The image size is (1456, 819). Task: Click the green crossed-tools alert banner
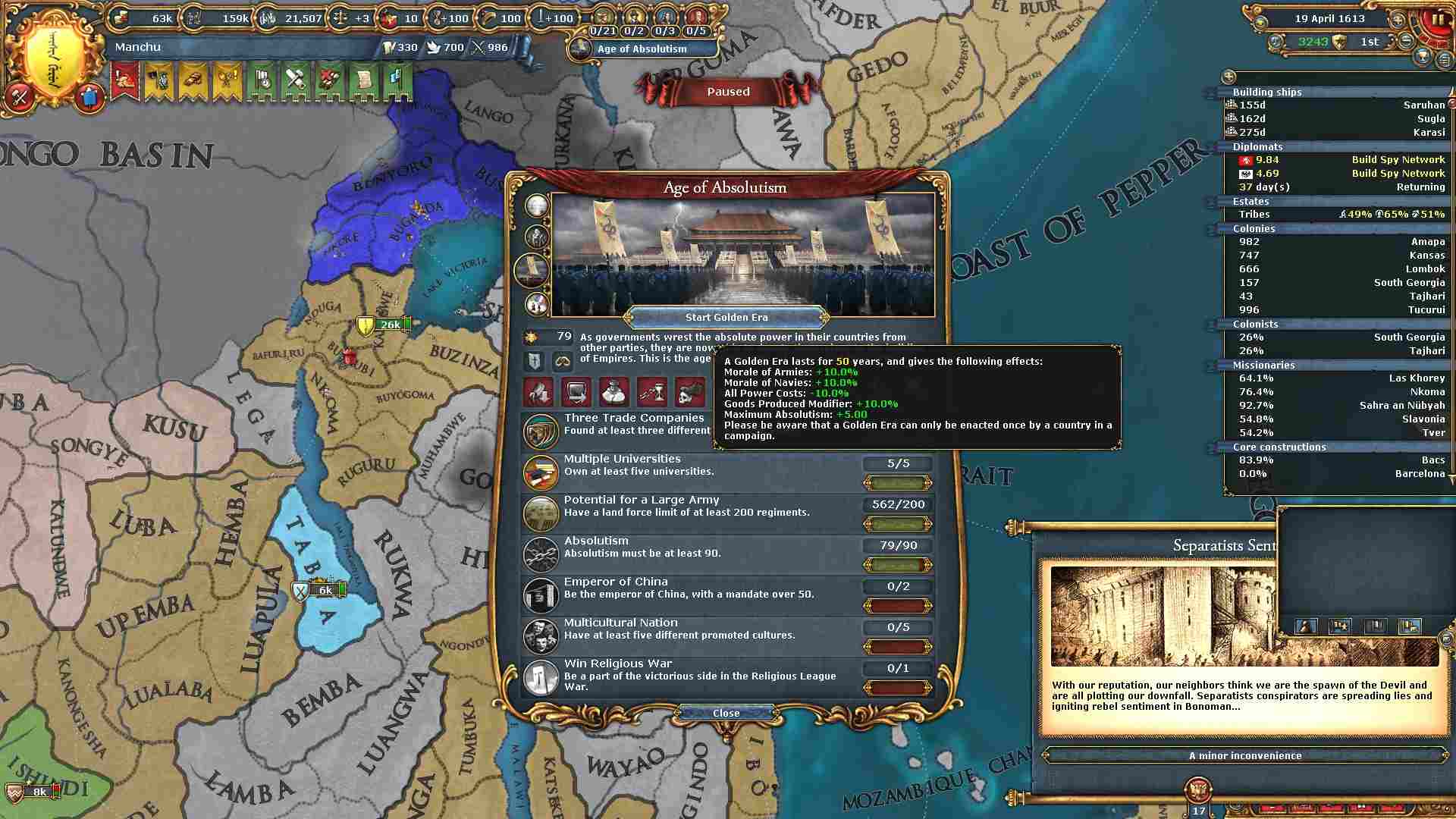(x=295, y=80)
